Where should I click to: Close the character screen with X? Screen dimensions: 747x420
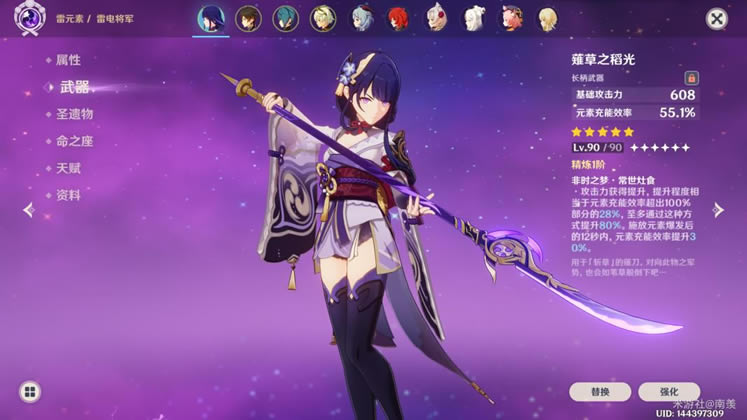click(x=717, y=18)
